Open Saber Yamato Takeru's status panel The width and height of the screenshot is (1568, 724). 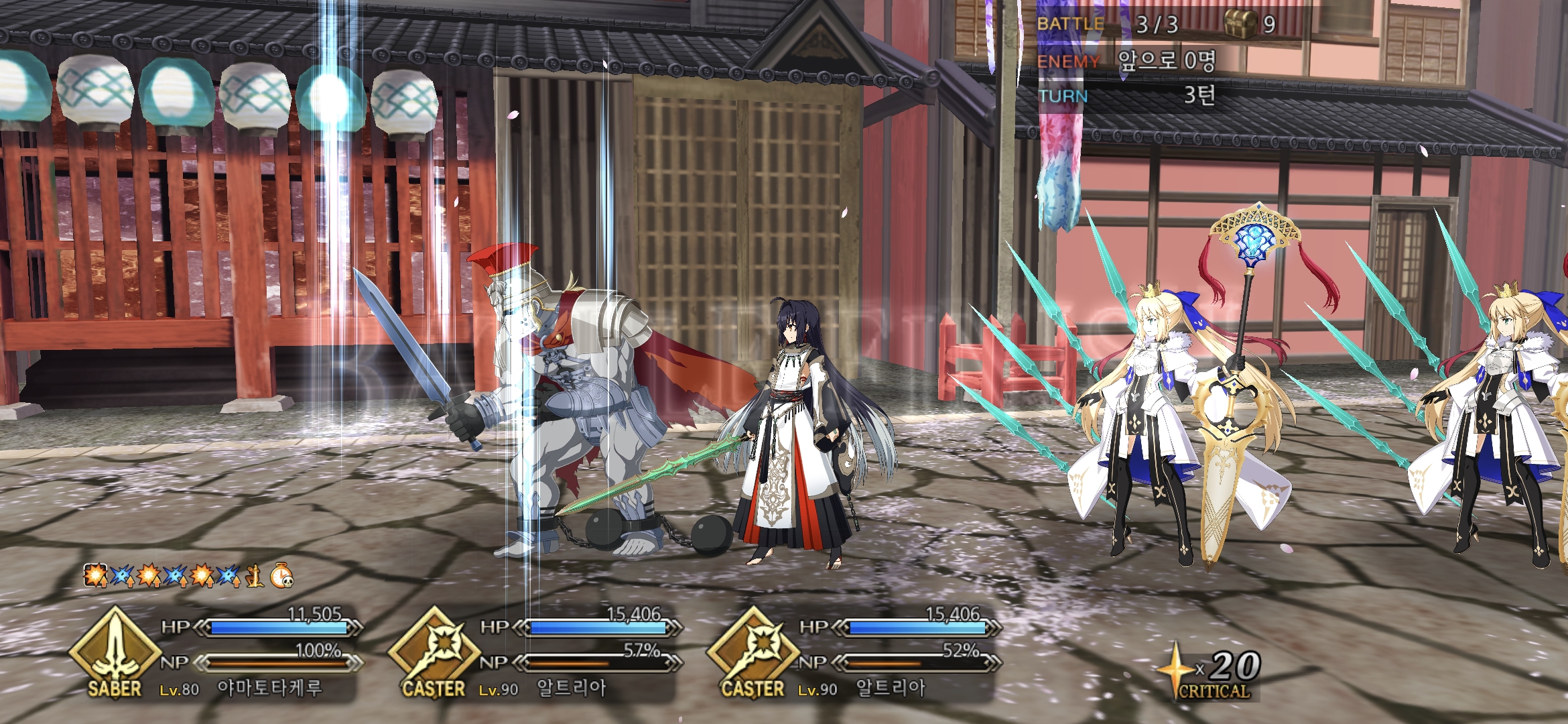point(268,688)
